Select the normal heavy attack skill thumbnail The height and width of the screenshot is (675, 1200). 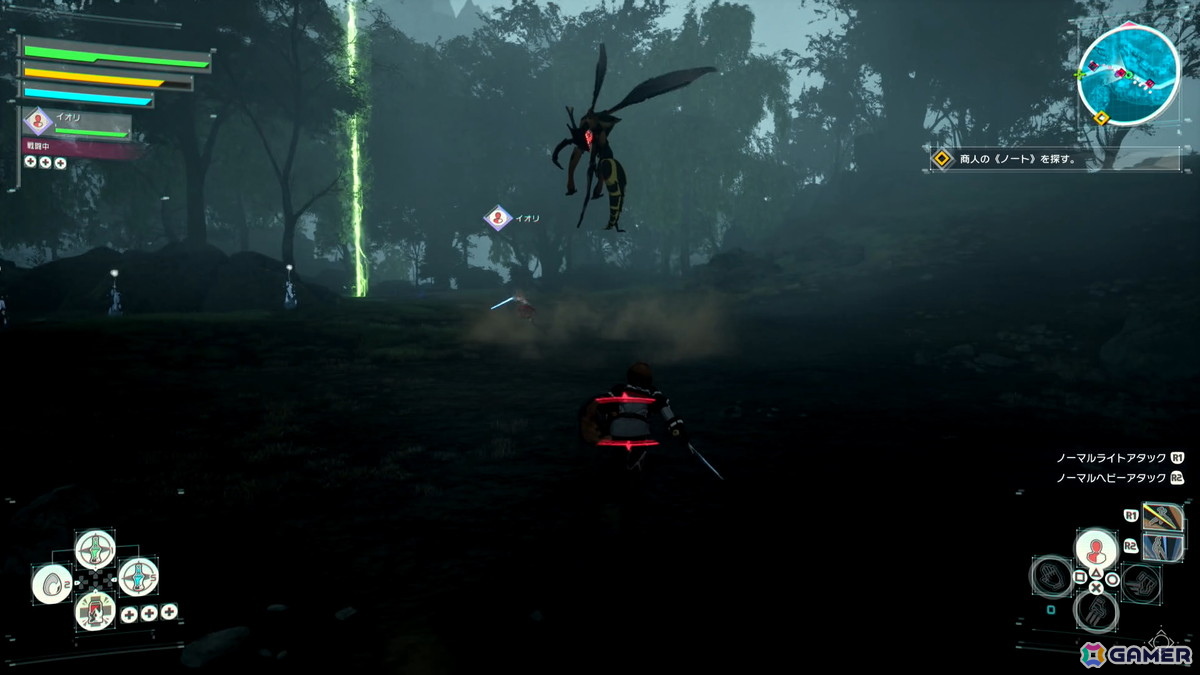coord(1163,547)
